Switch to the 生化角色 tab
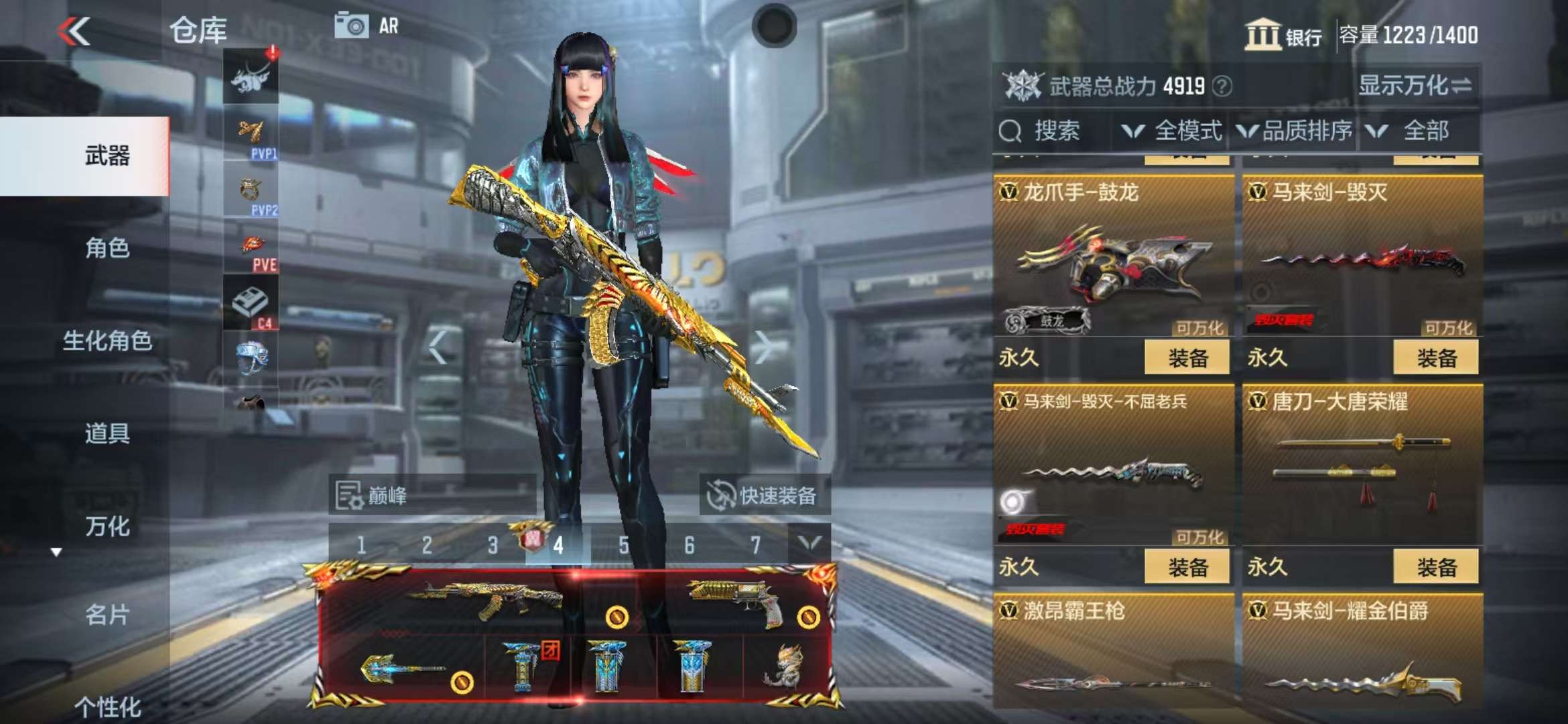The height and width of the screenshot is (724, 1568). coord(107,341)
